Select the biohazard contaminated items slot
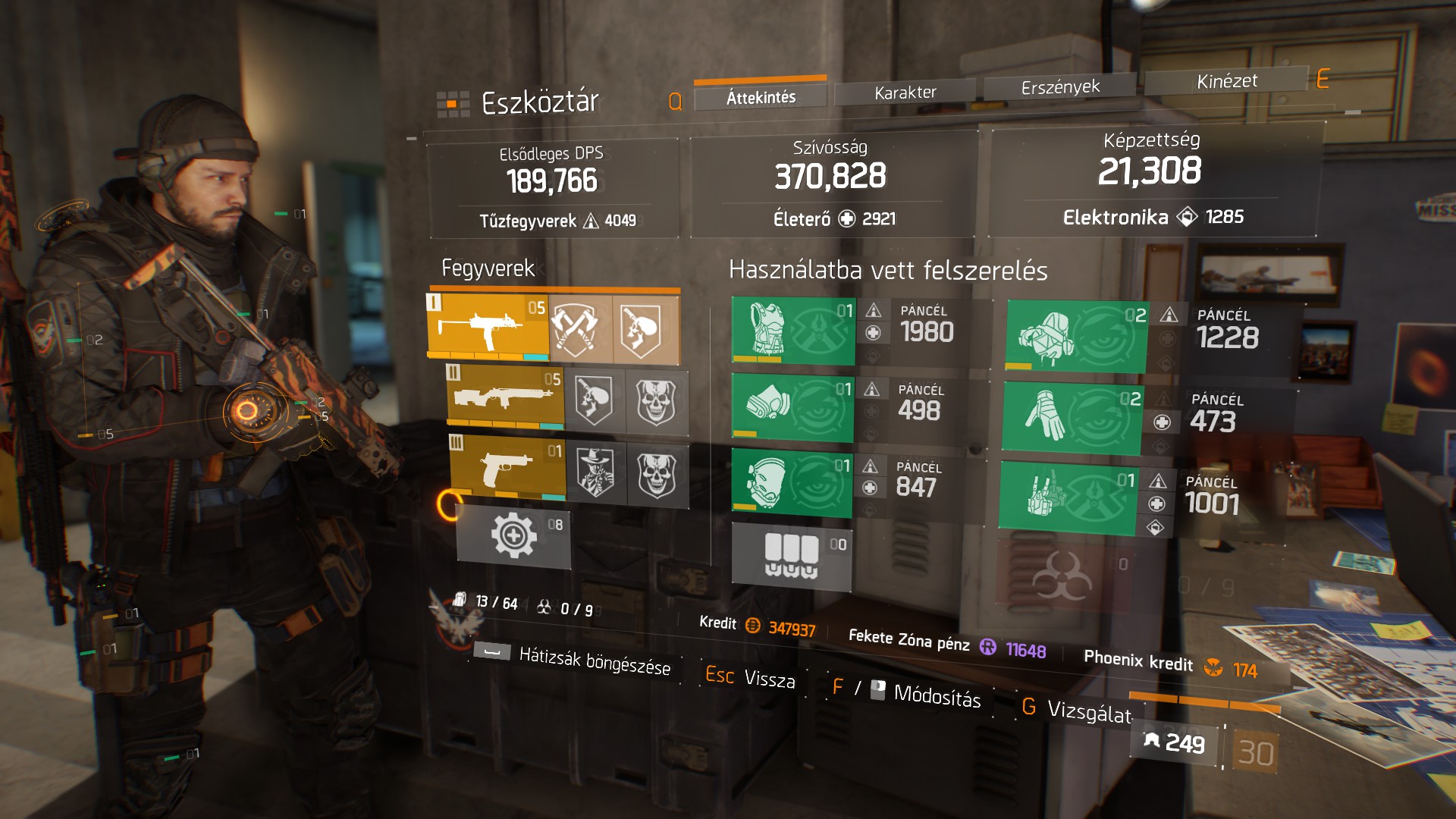Viewport: 1456px width, 819px height. [1062, 575]
